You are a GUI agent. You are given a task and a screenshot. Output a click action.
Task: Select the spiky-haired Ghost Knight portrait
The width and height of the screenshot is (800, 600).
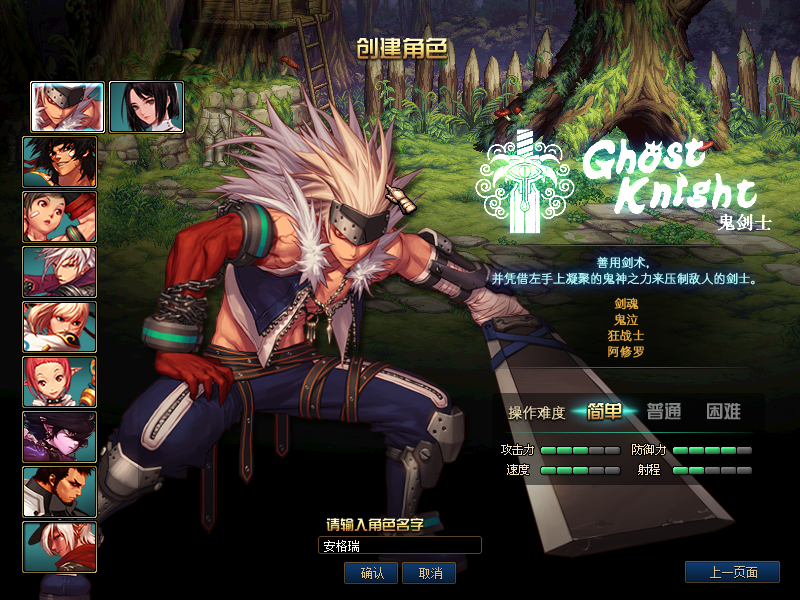67,107
